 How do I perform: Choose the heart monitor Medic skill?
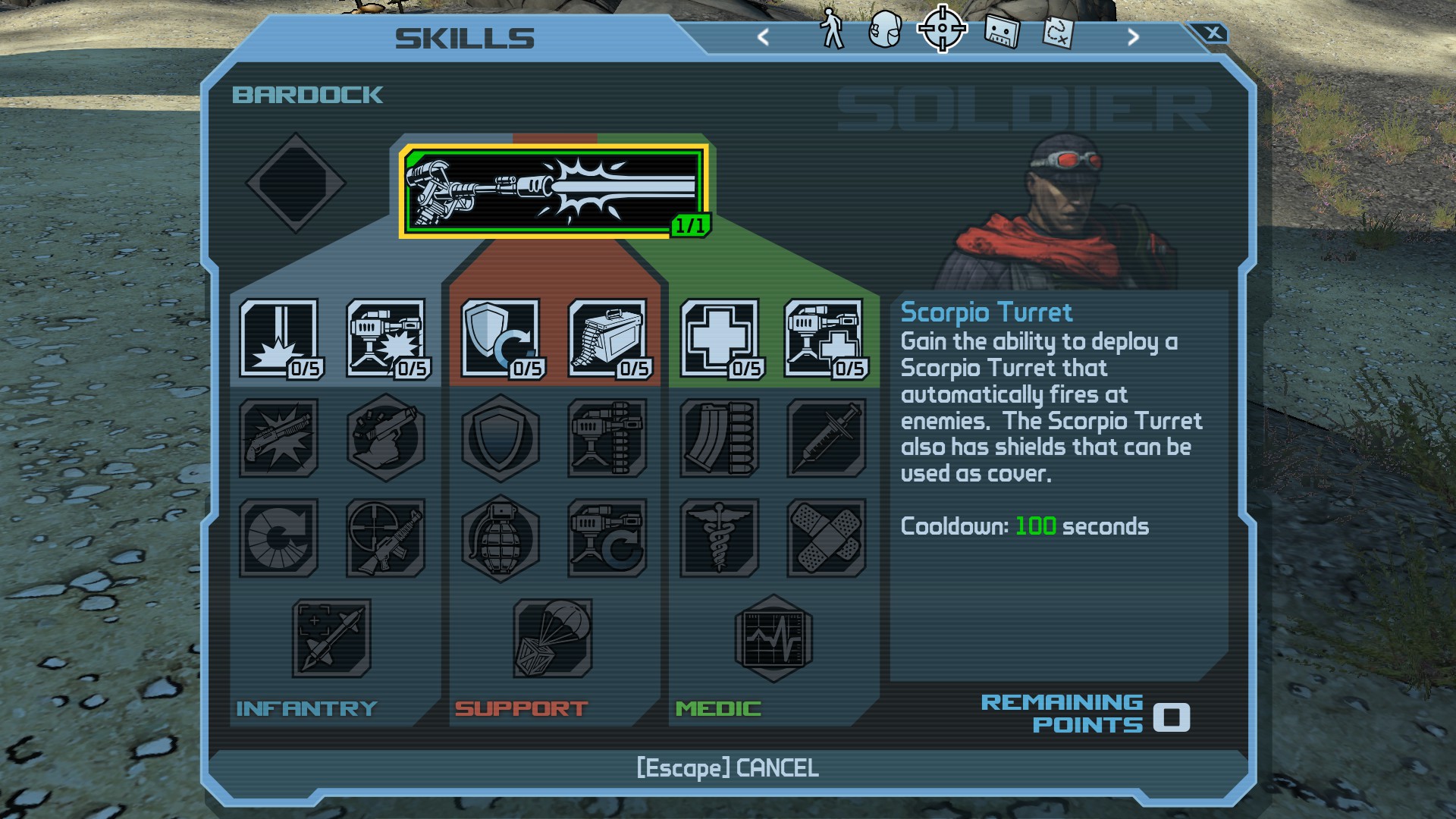tap(773, 638)
